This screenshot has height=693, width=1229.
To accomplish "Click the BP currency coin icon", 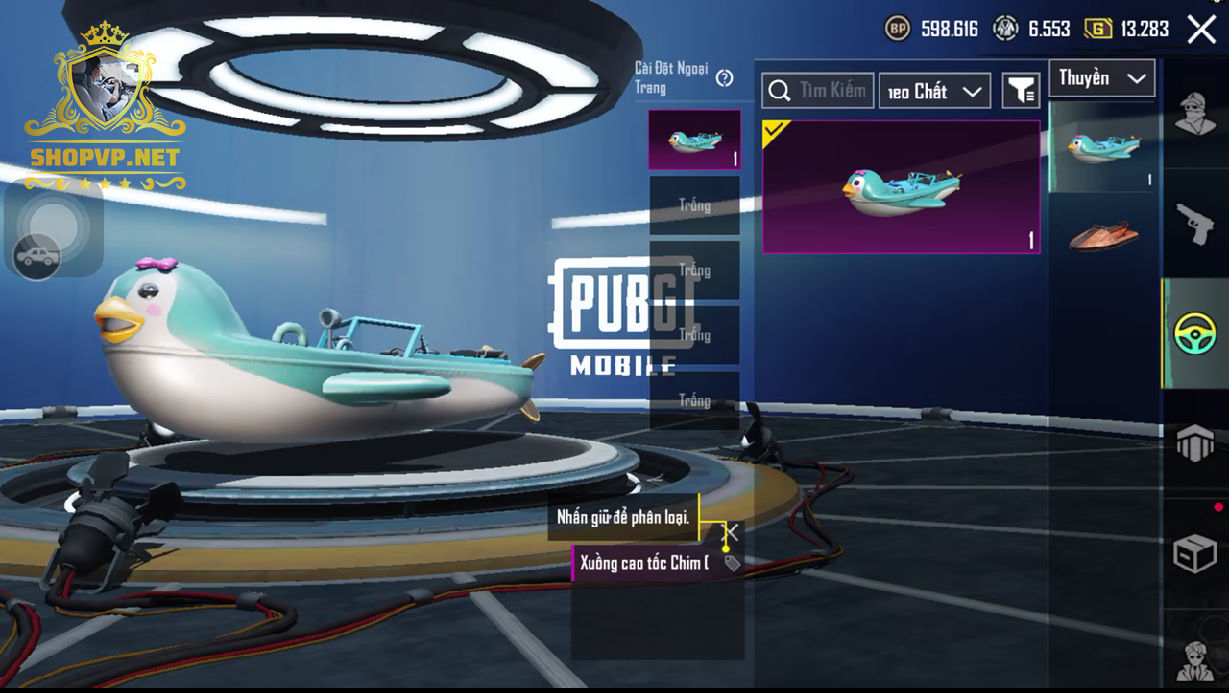I will click(x=897, y=28).
